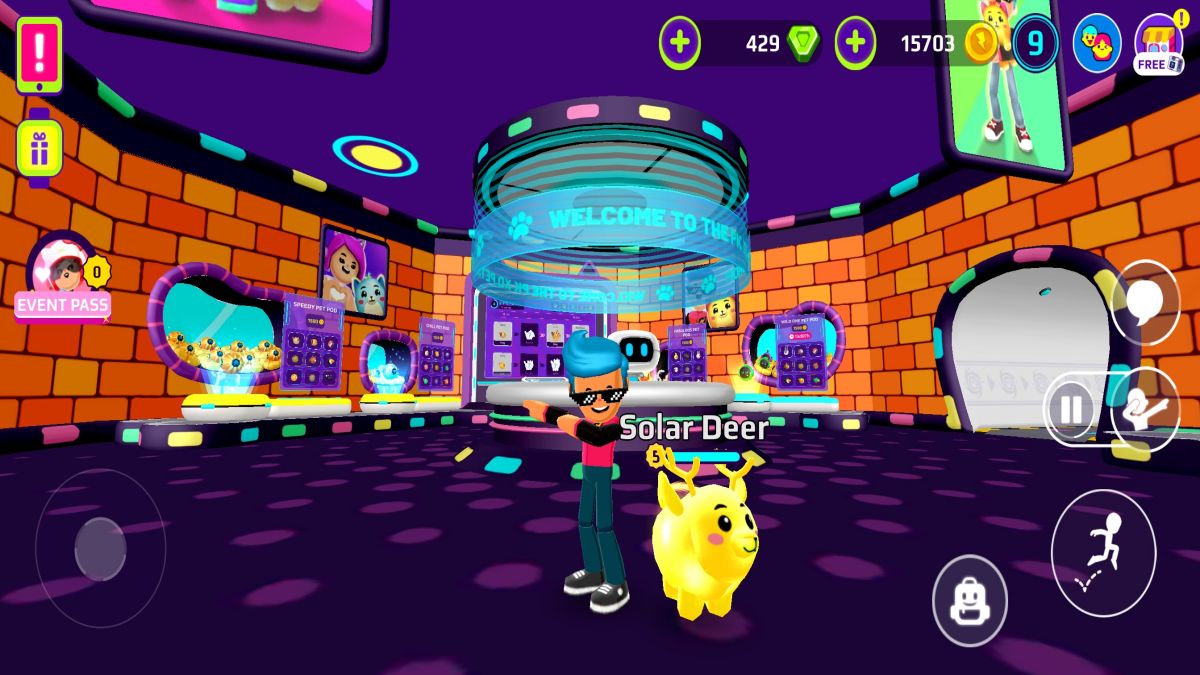The width and height of the screenshot is (1200, 675).
Task: Tap the pause button
Action: 1070,409
